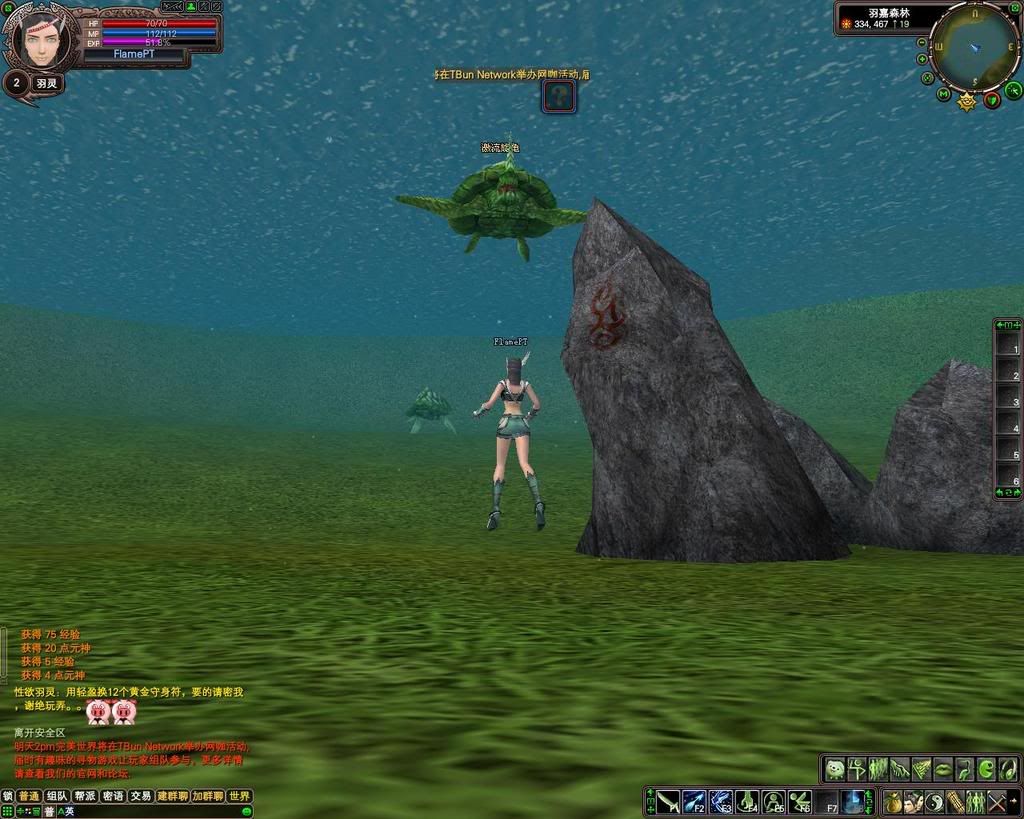Activate the F1 sword attack skill

click(x=668, y=801)
